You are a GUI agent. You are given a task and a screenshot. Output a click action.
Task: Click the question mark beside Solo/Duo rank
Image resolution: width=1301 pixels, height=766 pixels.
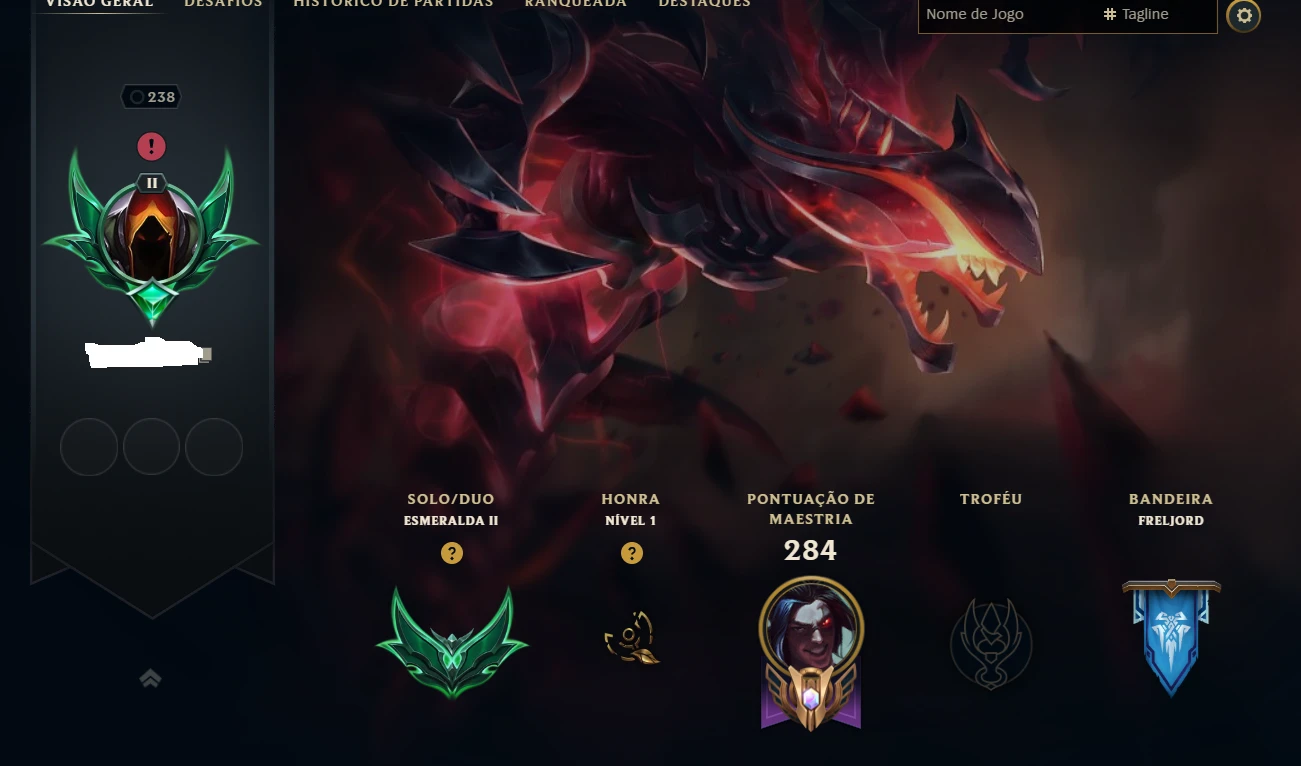(452, 553)
